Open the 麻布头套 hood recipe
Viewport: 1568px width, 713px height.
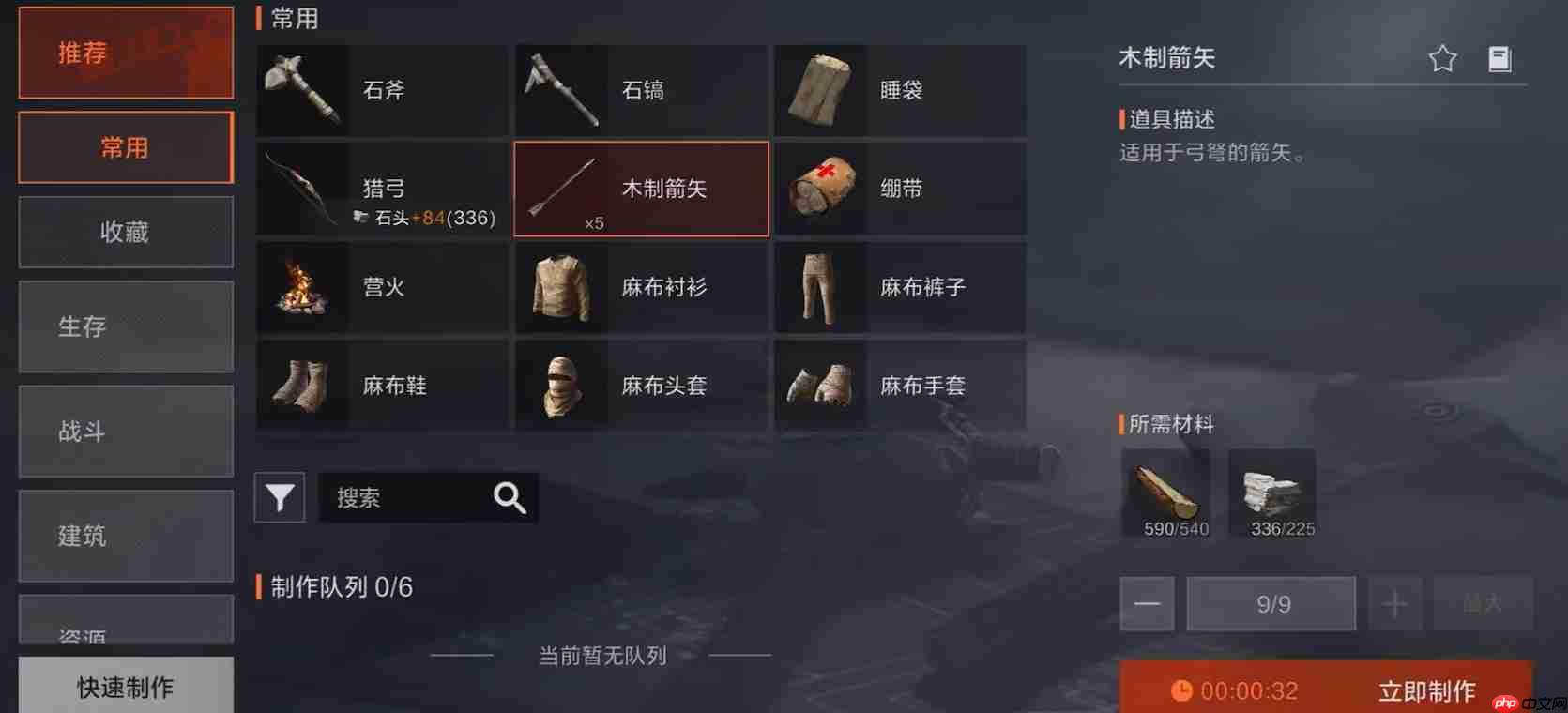click(641, 385)
